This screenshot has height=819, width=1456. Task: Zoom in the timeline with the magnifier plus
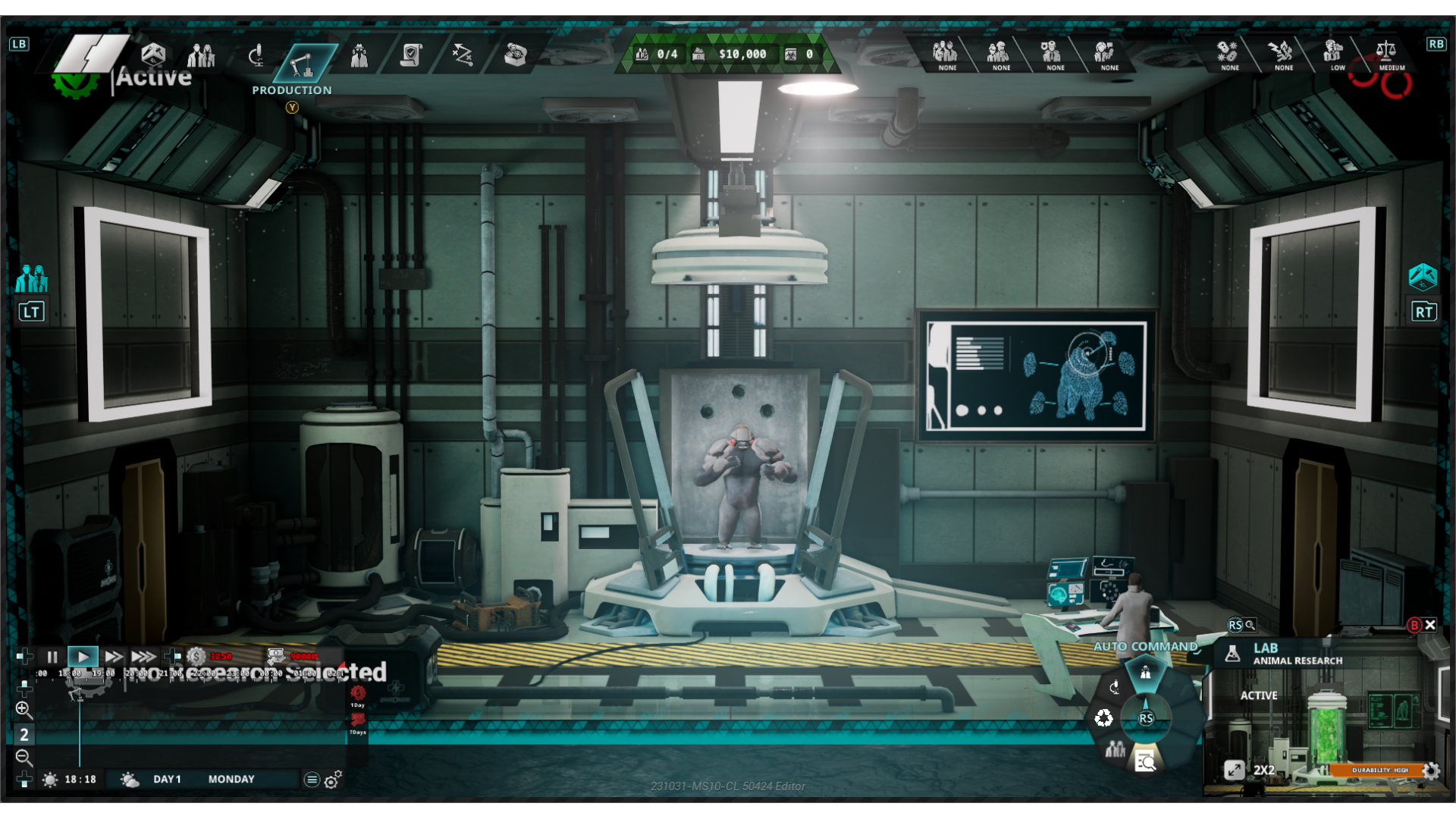click(x=24, y=710)
